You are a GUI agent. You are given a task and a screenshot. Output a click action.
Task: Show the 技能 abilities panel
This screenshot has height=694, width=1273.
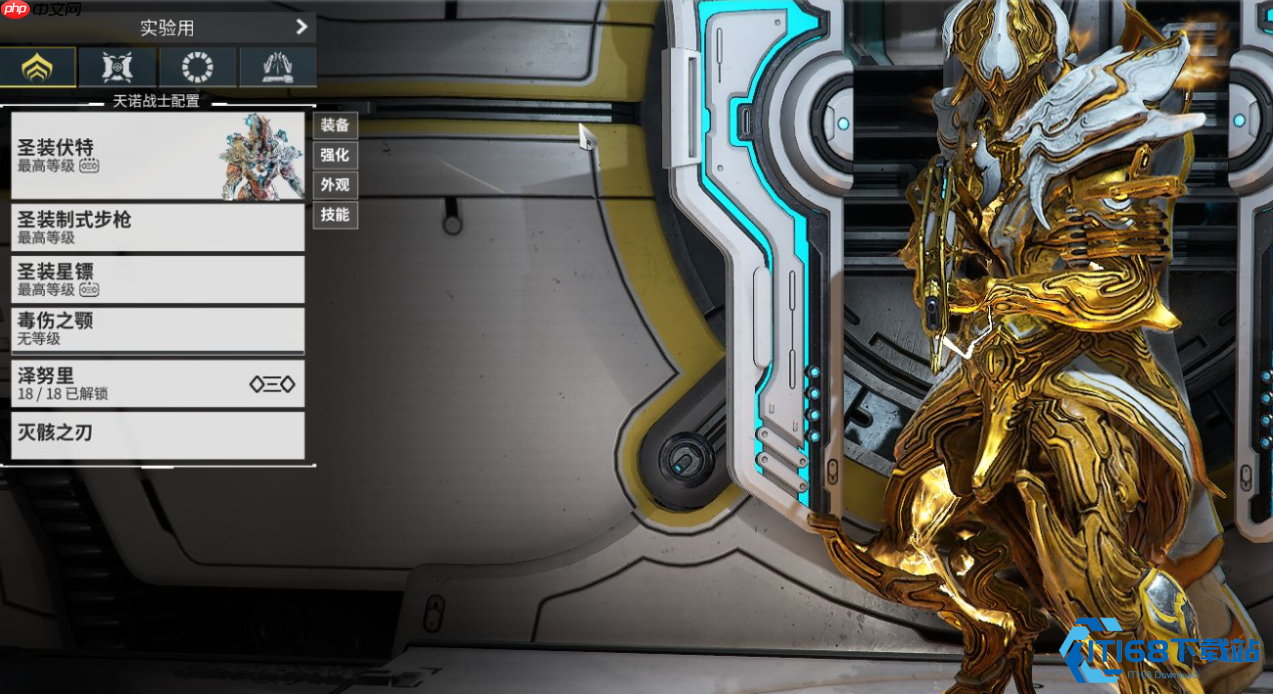(335, 215)
